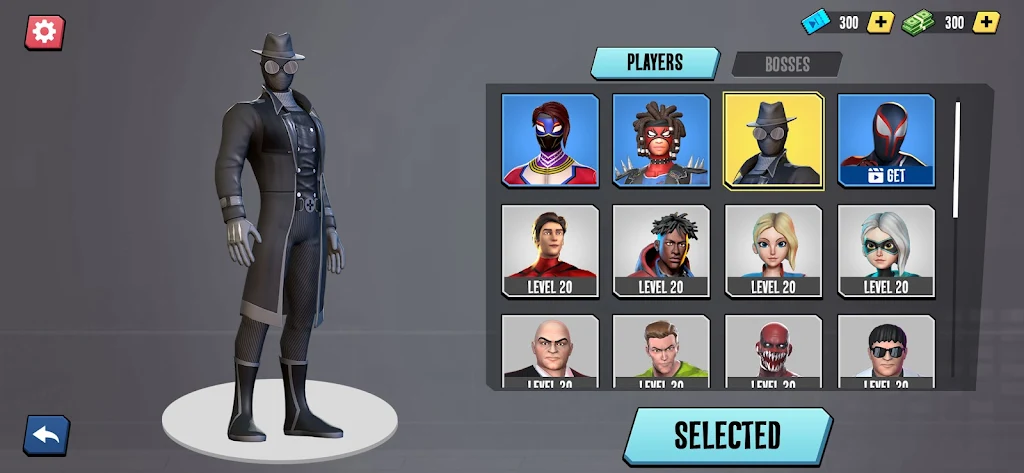Add more blue tickets with the plus button
This screenshot has height=473, width=1024.
click(880, 22)
